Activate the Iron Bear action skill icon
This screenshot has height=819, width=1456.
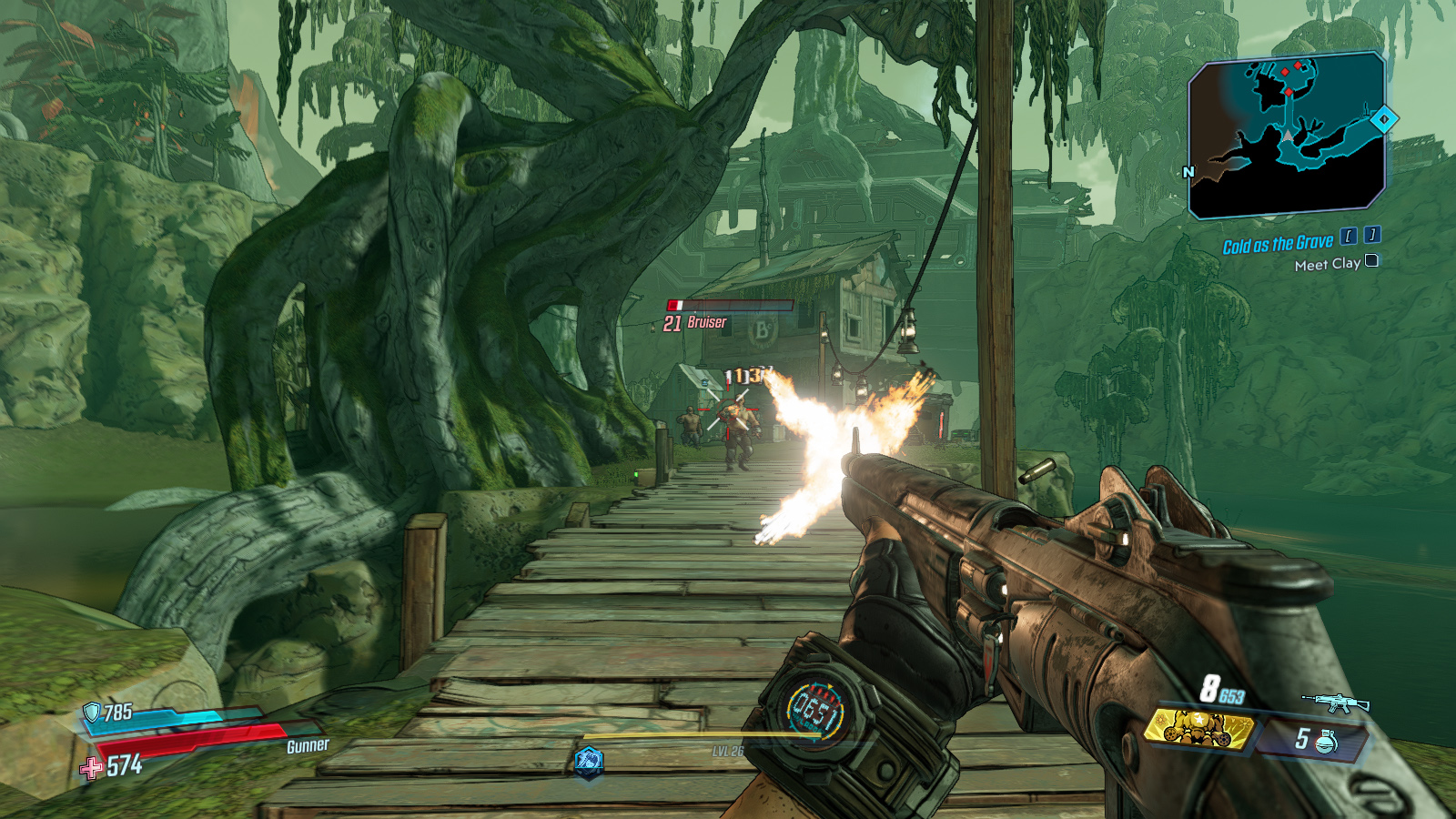coord(589,761)
